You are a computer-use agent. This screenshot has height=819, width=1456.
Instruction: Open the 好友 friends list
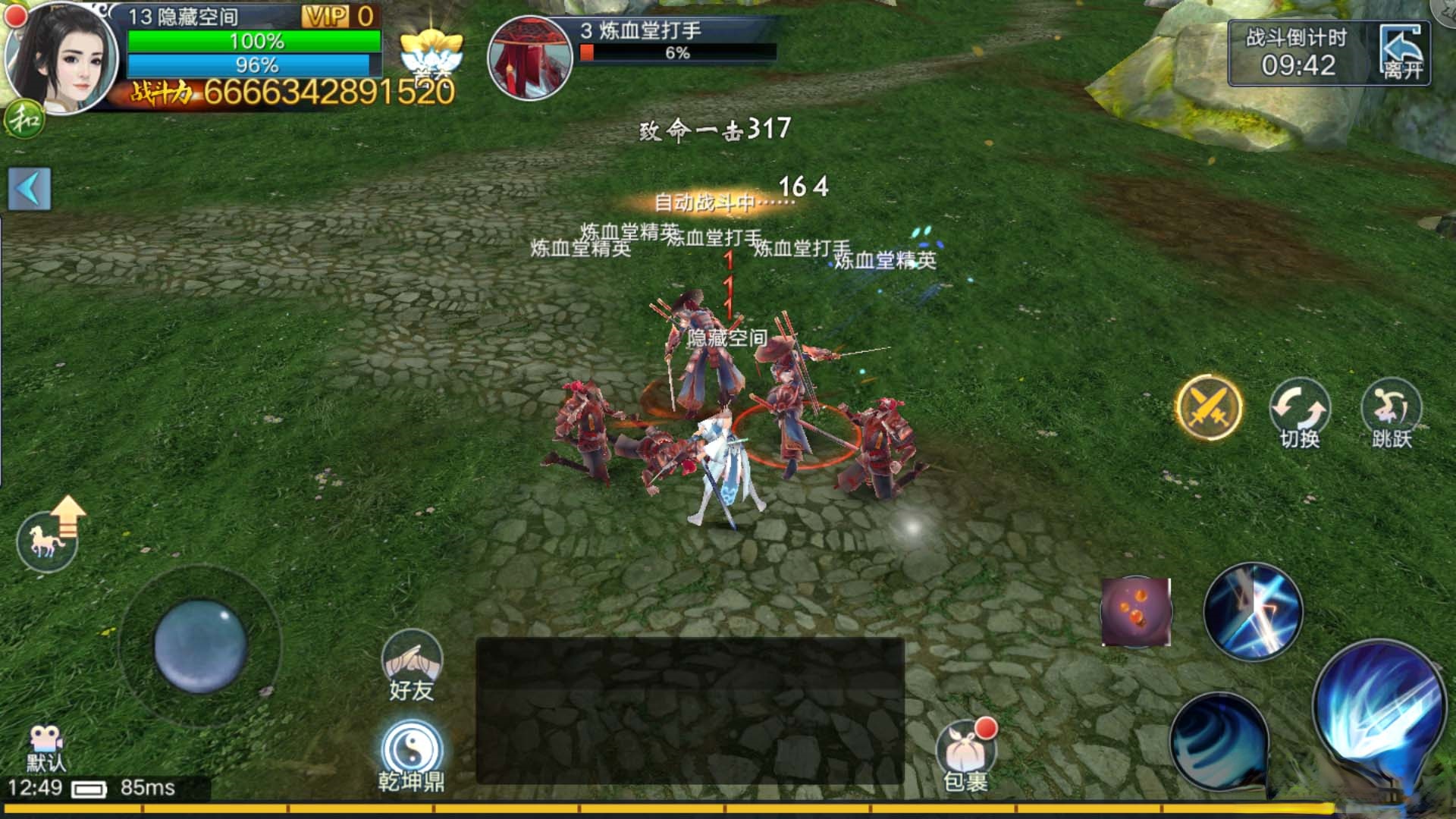411,665
